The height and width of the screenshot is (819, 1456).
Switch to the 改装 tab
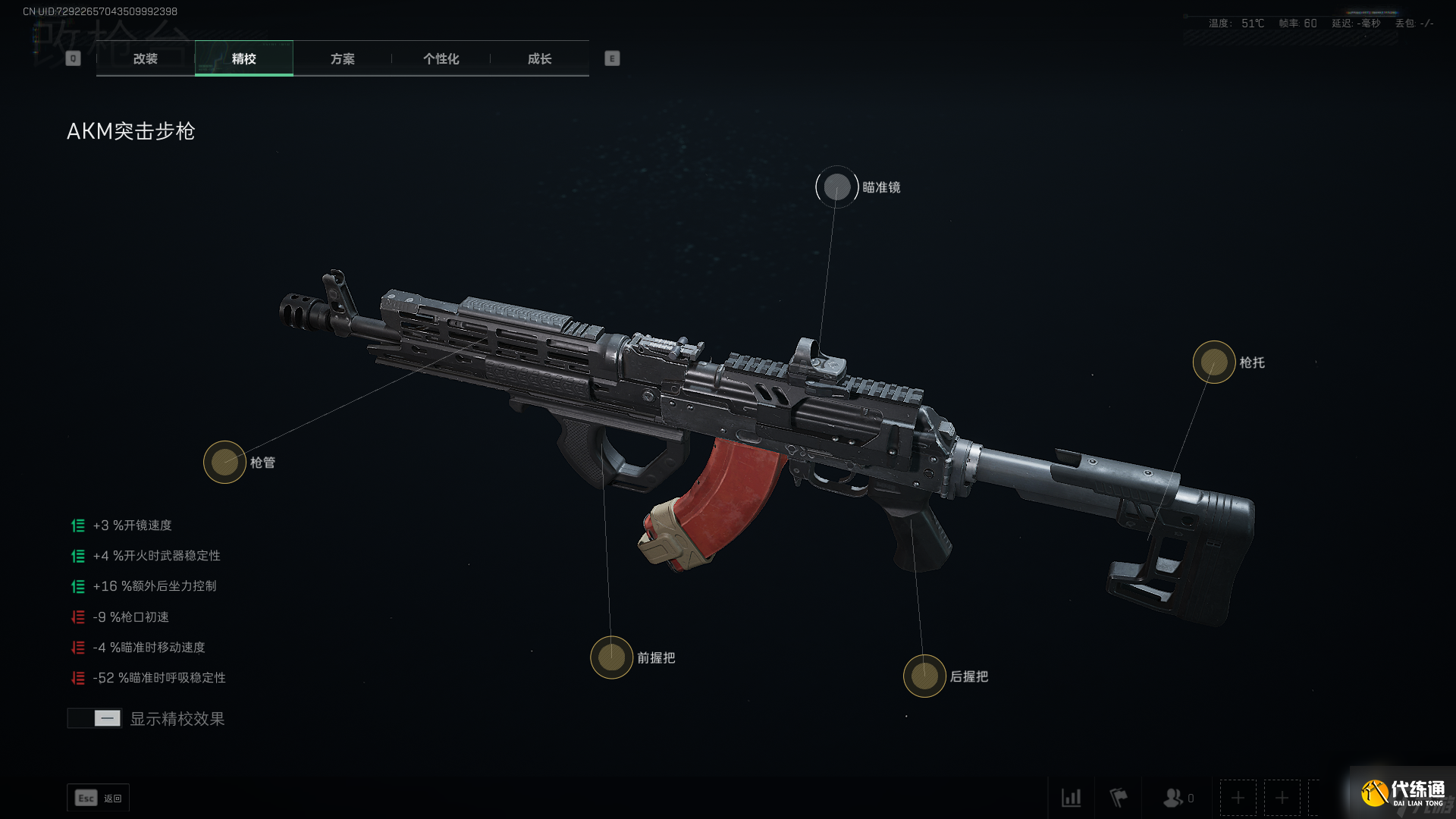point(146,58)
